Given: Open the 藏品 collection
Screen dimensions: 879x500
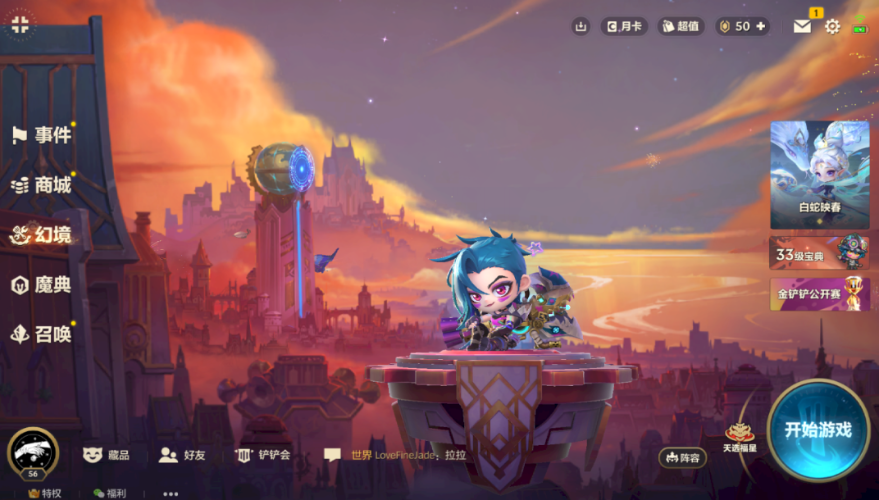Looking at the screenshot, I should [x=106, y=455].
